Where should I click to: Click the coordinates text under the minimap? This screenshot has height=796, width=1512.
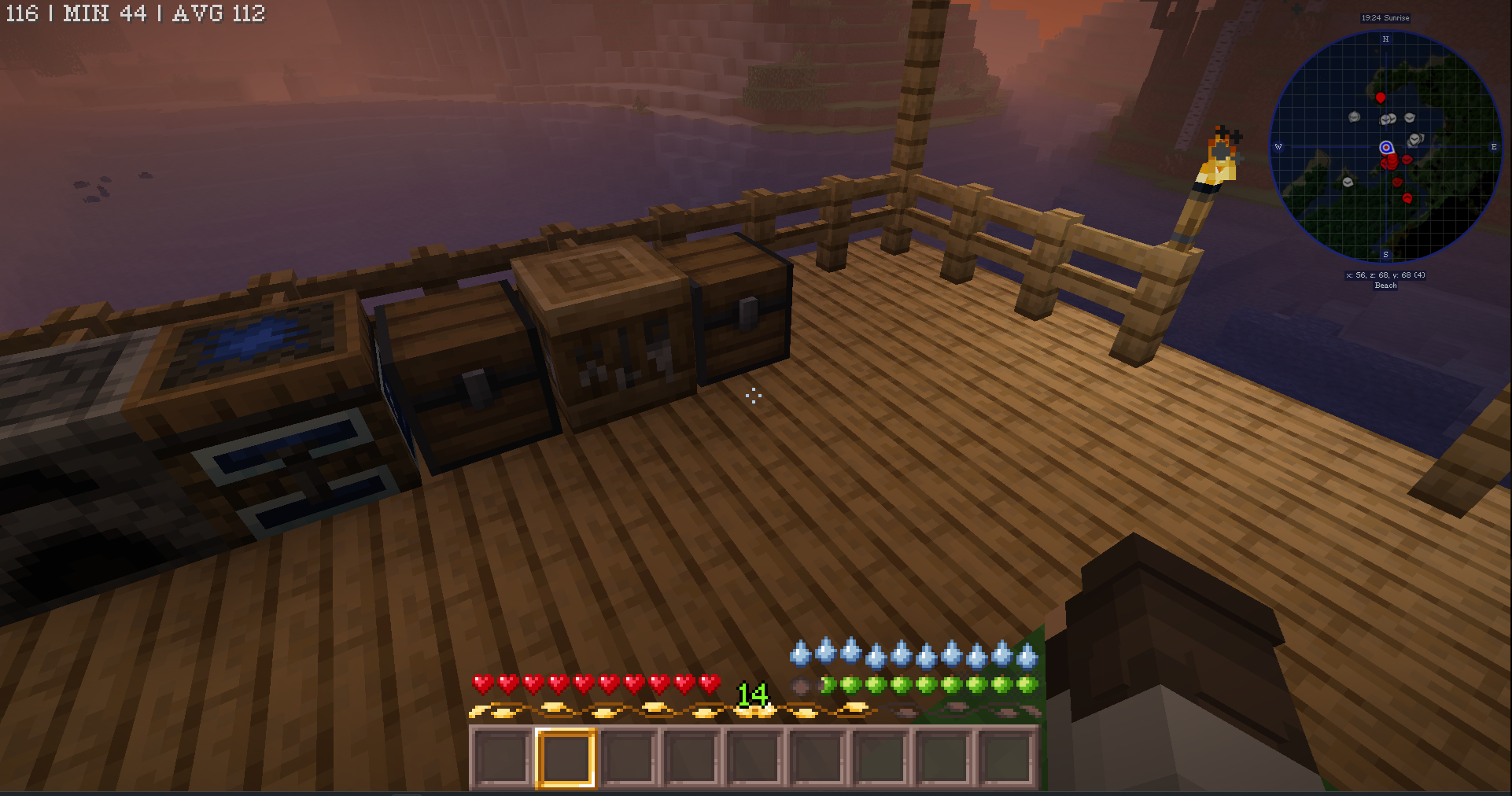point(1385,275)
